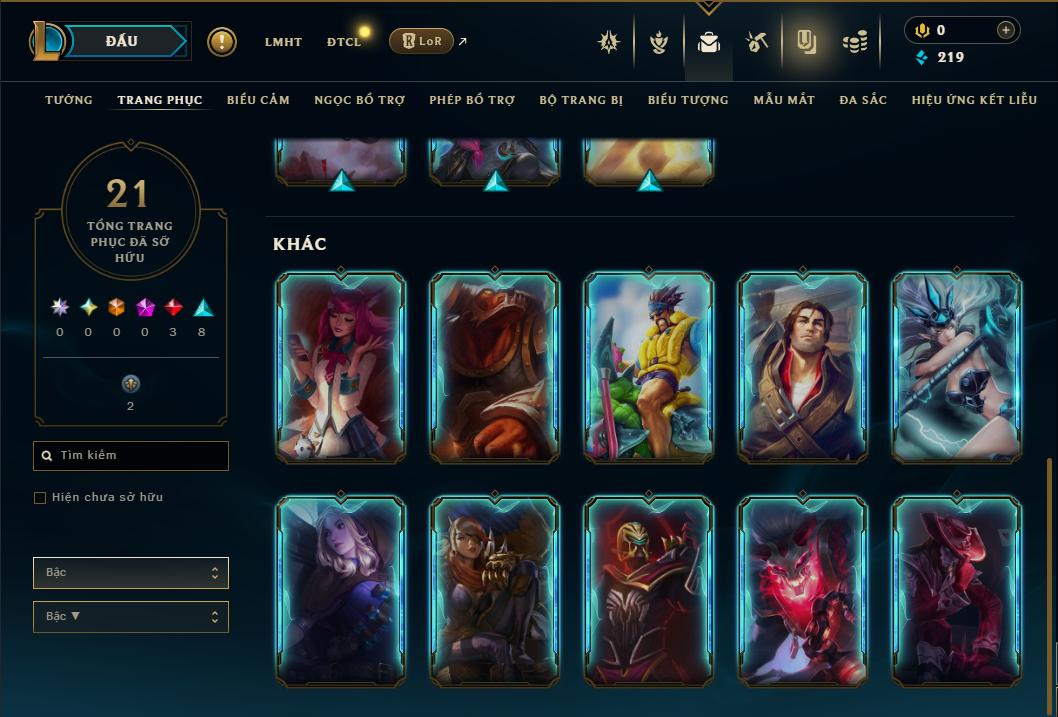Screen dimensions: 1058x717
Task: Open the loot chest hammer icon
Action: pos(757,42)
